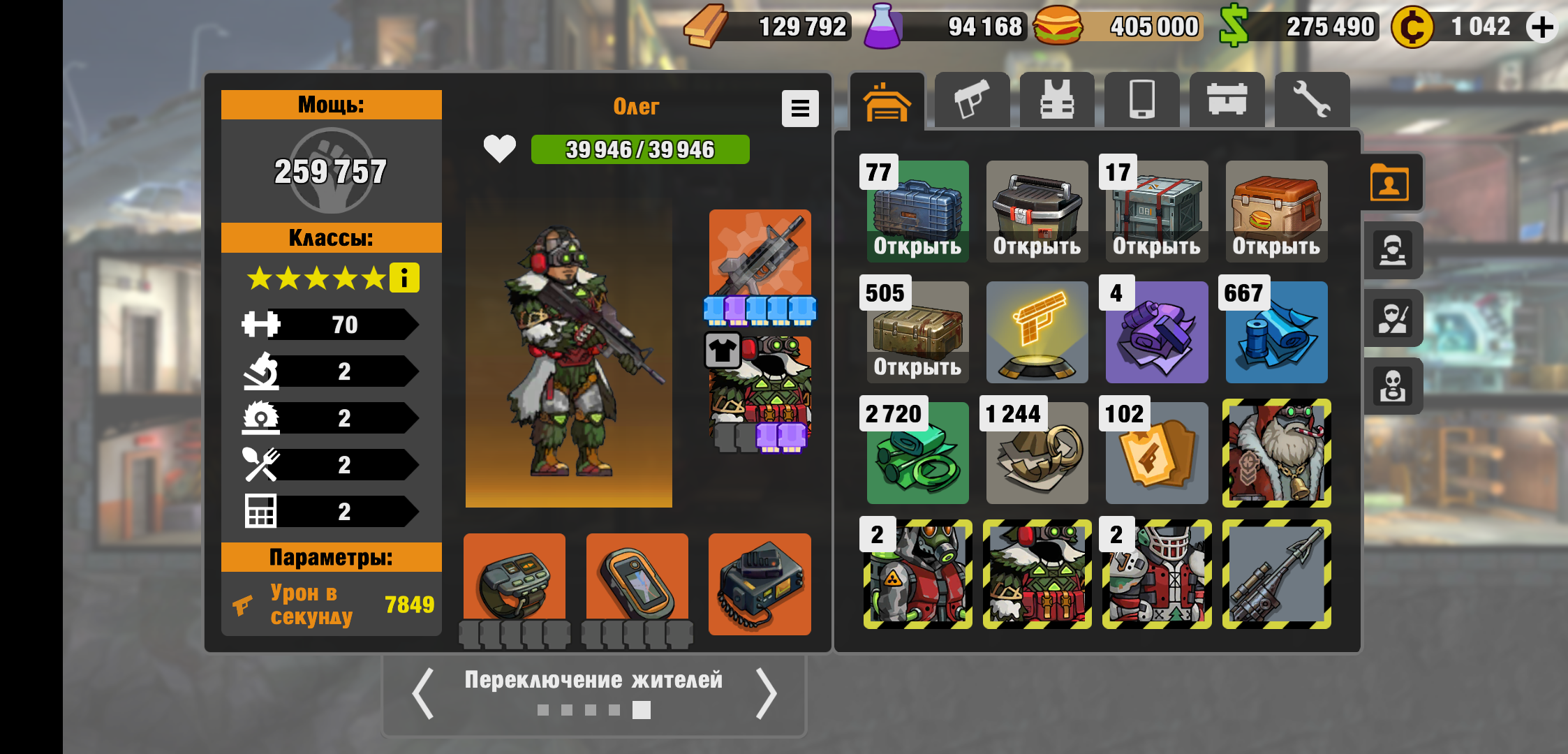1568x754 pixels.
Task: Switch to the previous resident with left arrow
Action: click(423, 693)
